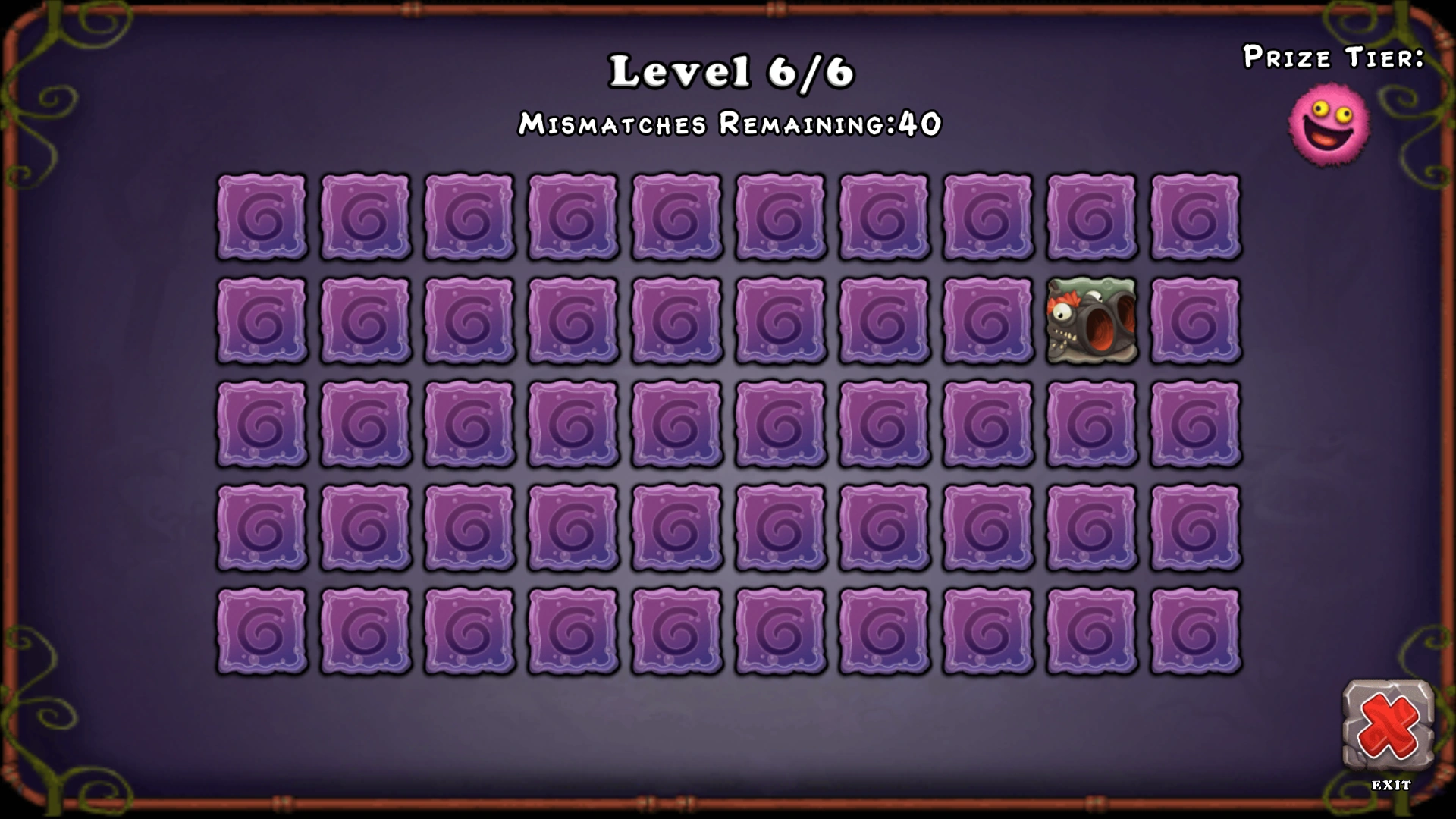Flip the last card of the fourth row
1456x819 pixels.
(x=1194, y=527)
